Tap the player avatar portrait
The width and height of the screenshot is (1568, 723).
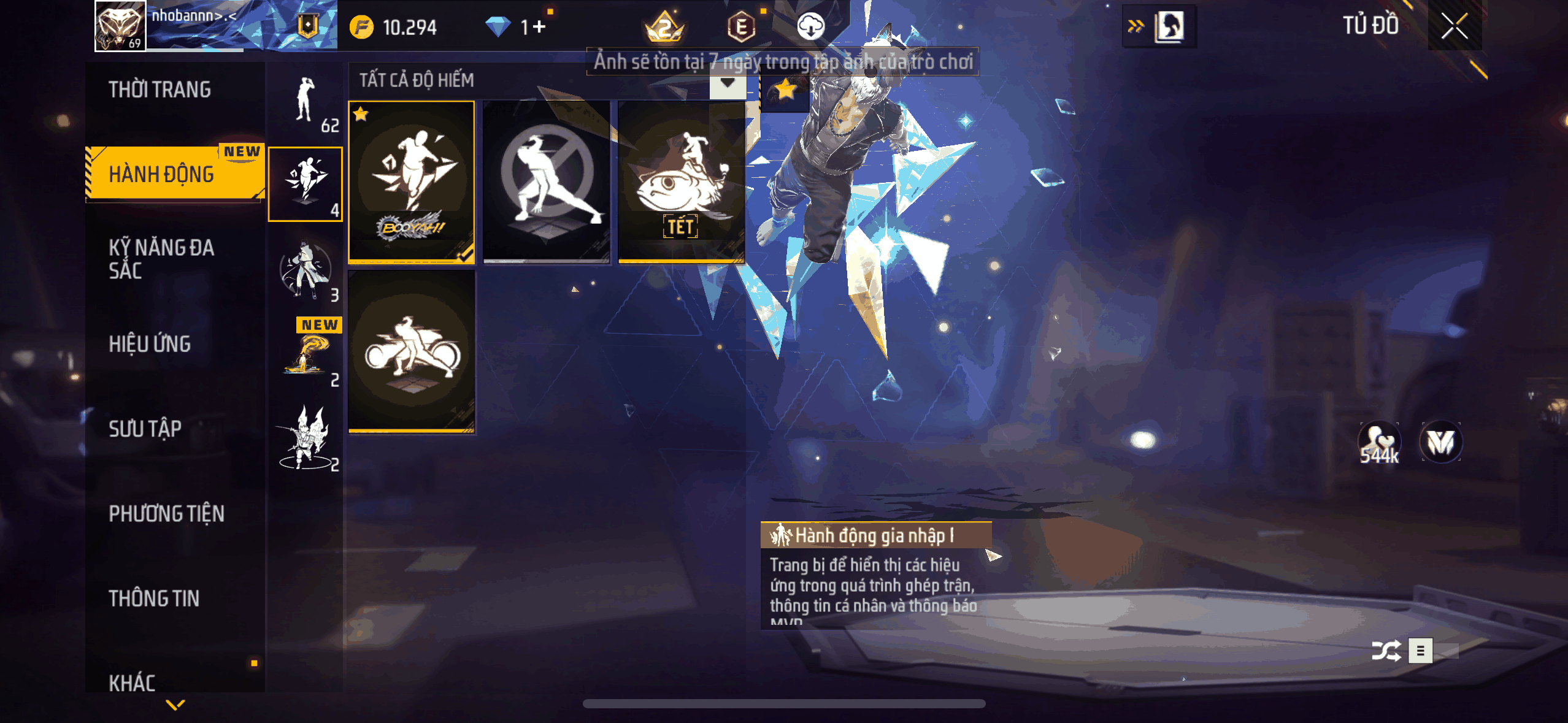[120, 26]
